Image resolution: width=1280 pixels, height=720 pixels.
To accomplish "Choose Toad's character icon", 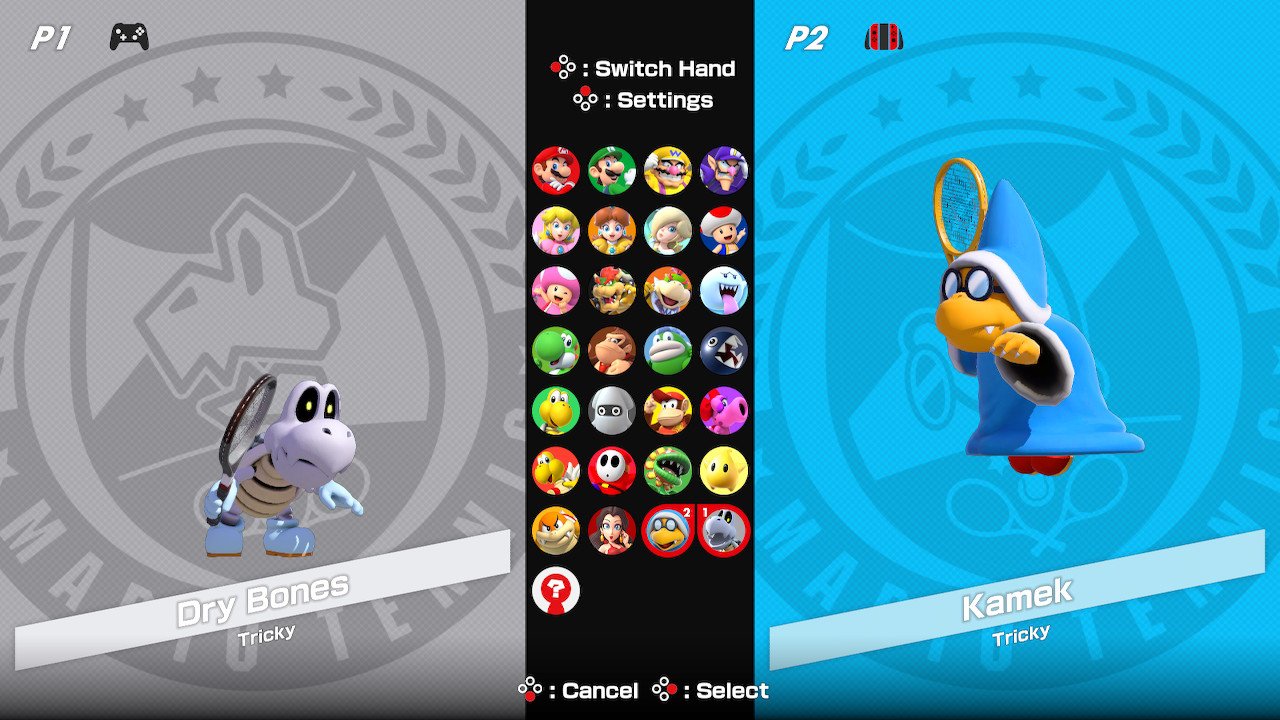I will [x=724, y=230].
